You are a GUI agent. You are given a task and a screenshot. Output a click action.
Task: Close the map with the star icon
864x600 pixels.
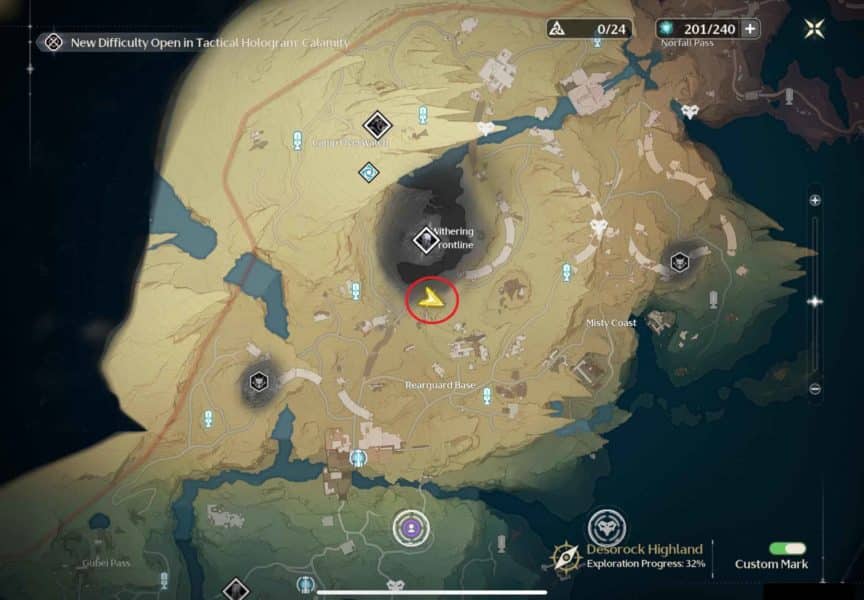tap(815, 29)
